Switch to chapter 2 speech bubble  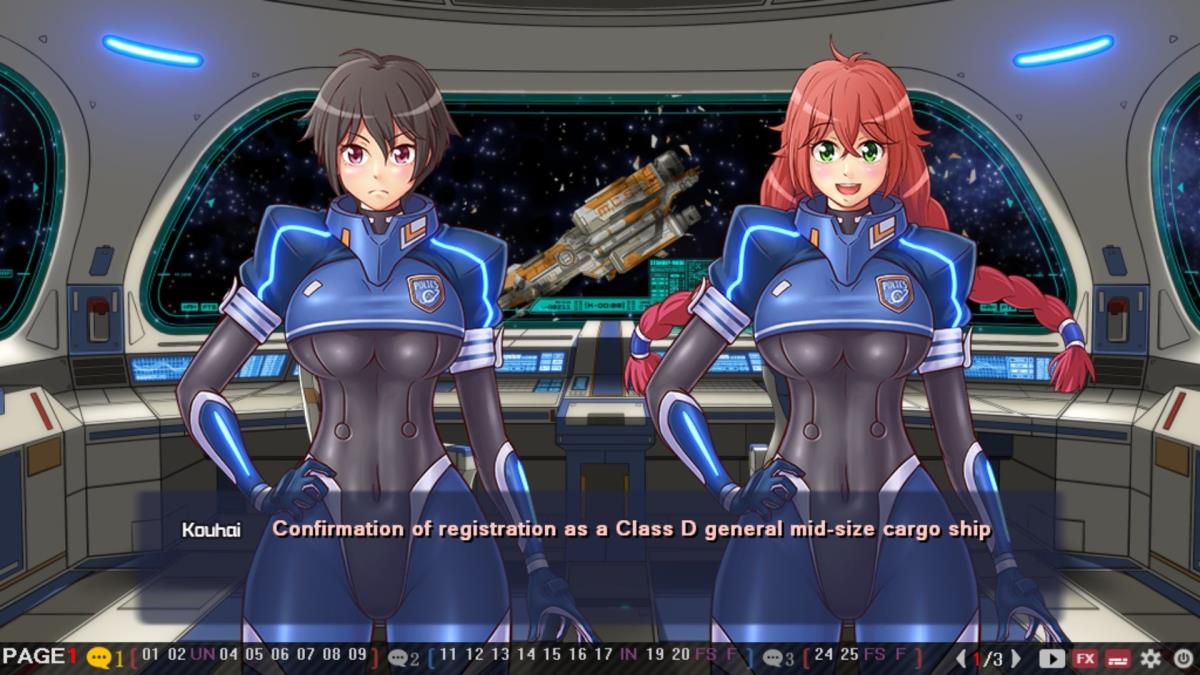point(399,658)
